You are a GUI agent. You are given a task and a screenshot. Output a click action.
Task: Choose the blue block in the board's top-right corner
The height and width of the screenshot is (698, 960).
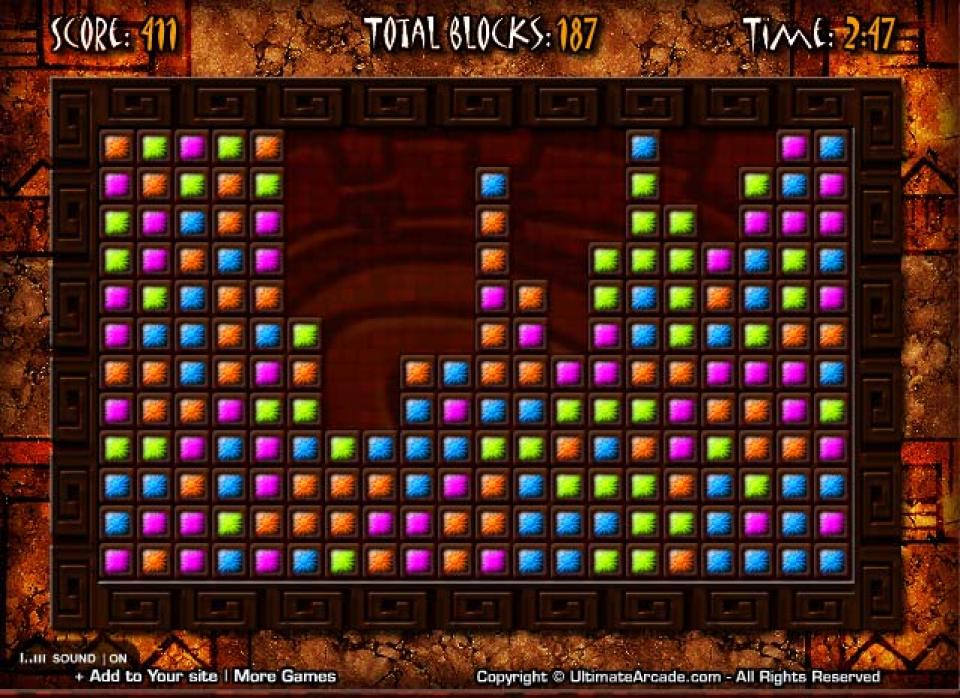pos(831,147)
